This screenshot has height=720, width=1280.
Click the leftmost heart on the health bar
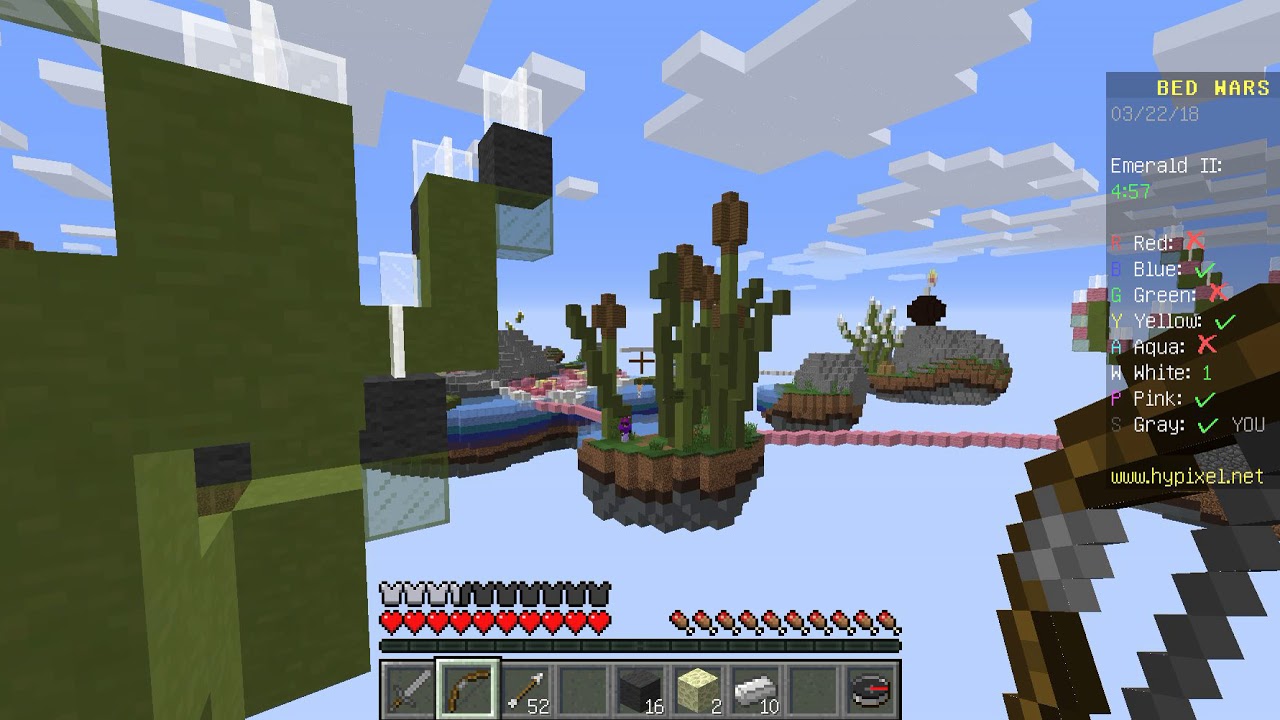click(390, 620)
